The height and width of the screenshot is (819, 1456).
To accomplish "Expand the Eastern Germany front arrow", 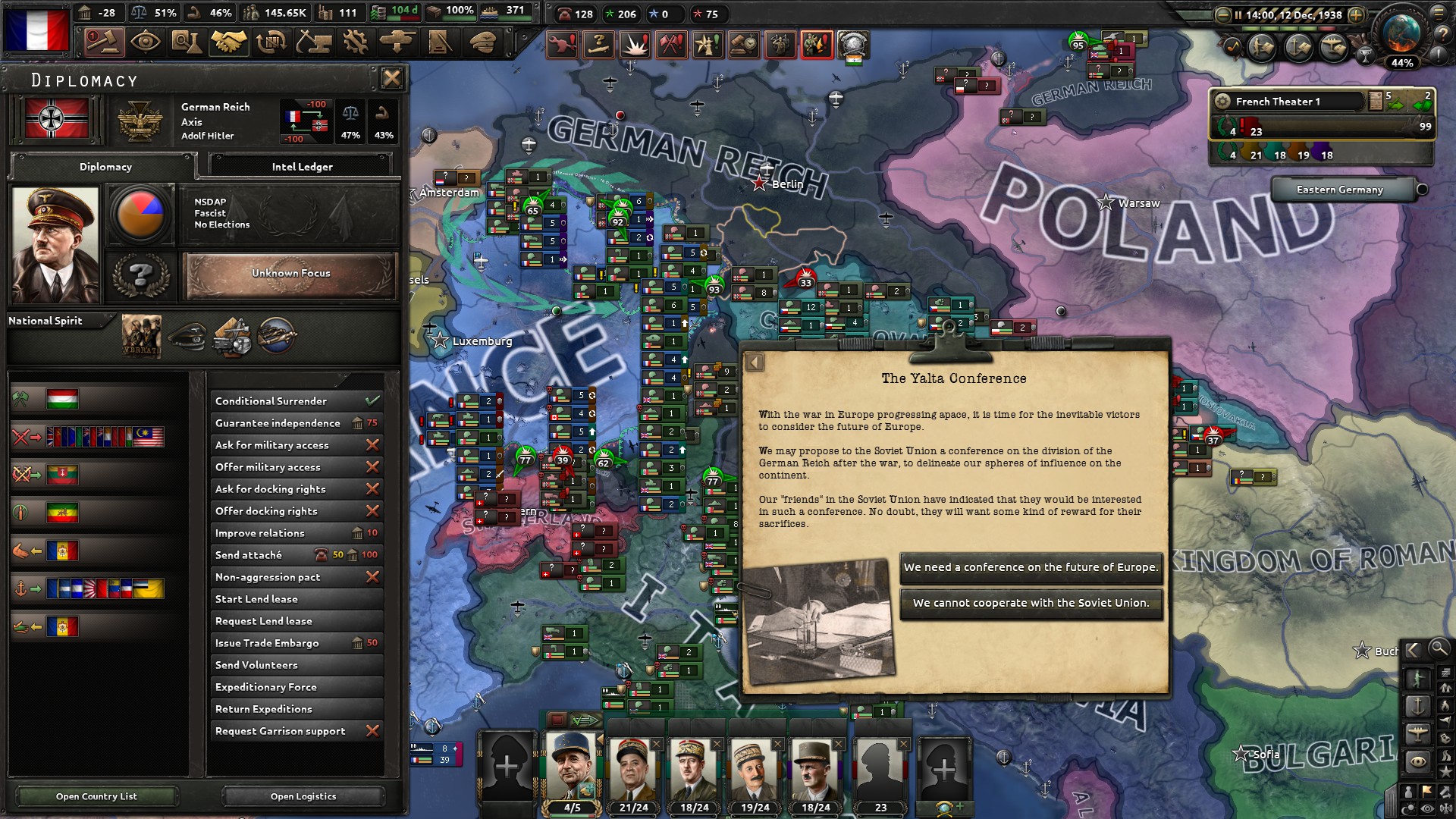I will coord(1423,191).
